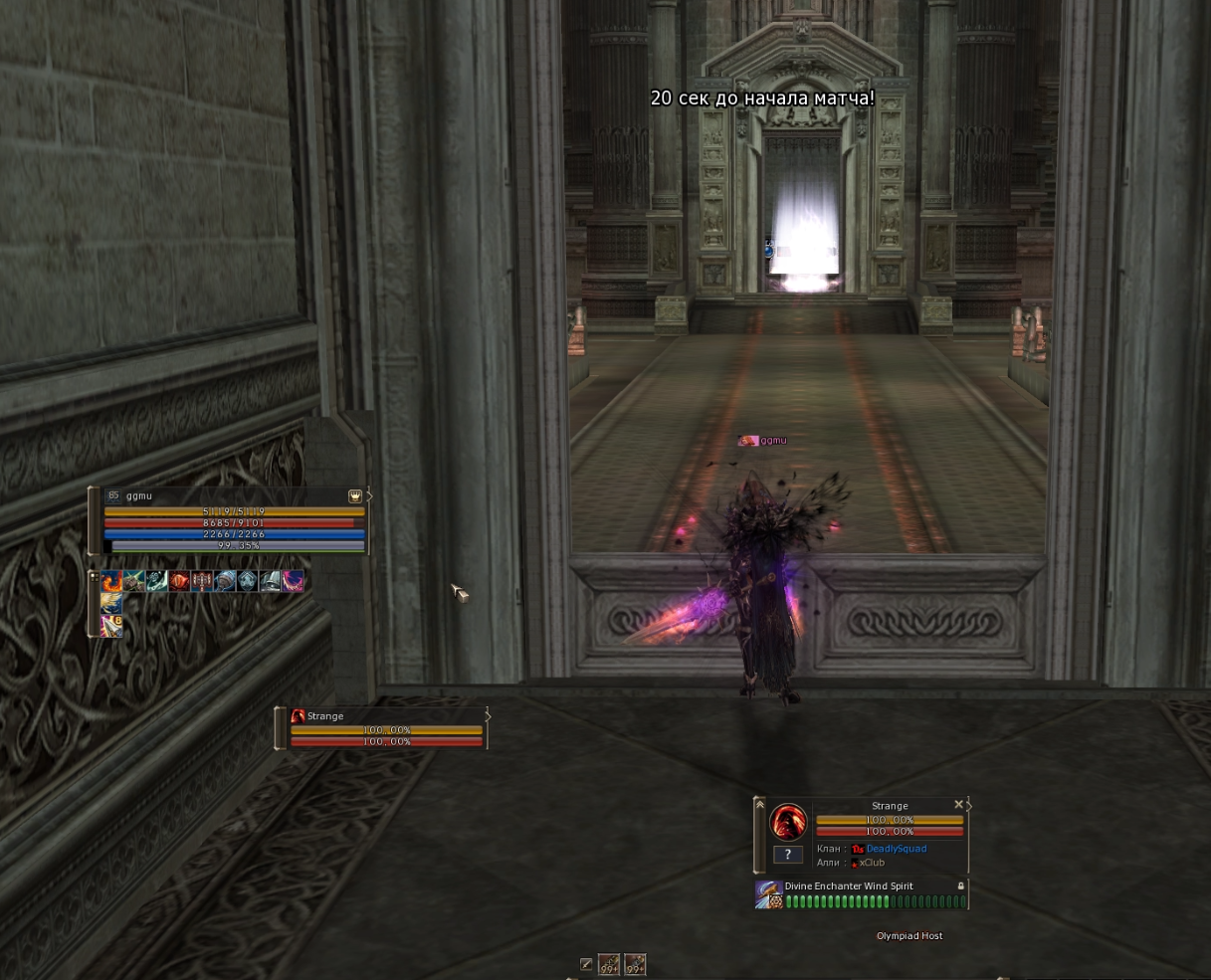Collapse the target window with double-arrow button
Image resolution: width=1211 pixels, height=980 pixels.
[x=759, y=804]
